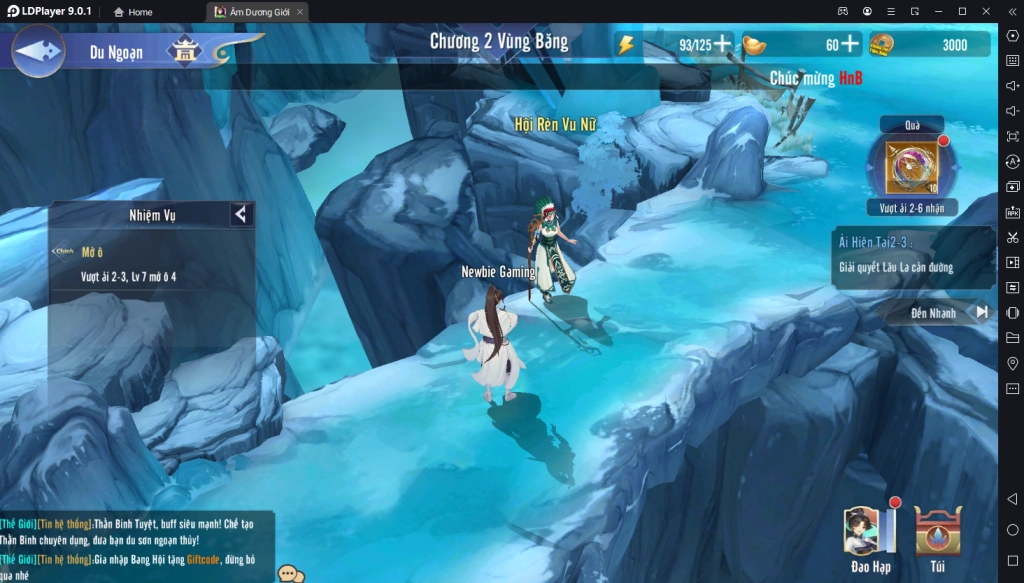Switch to the LDPlayer Home tab

pyautogui.click(x=133, y=12)
